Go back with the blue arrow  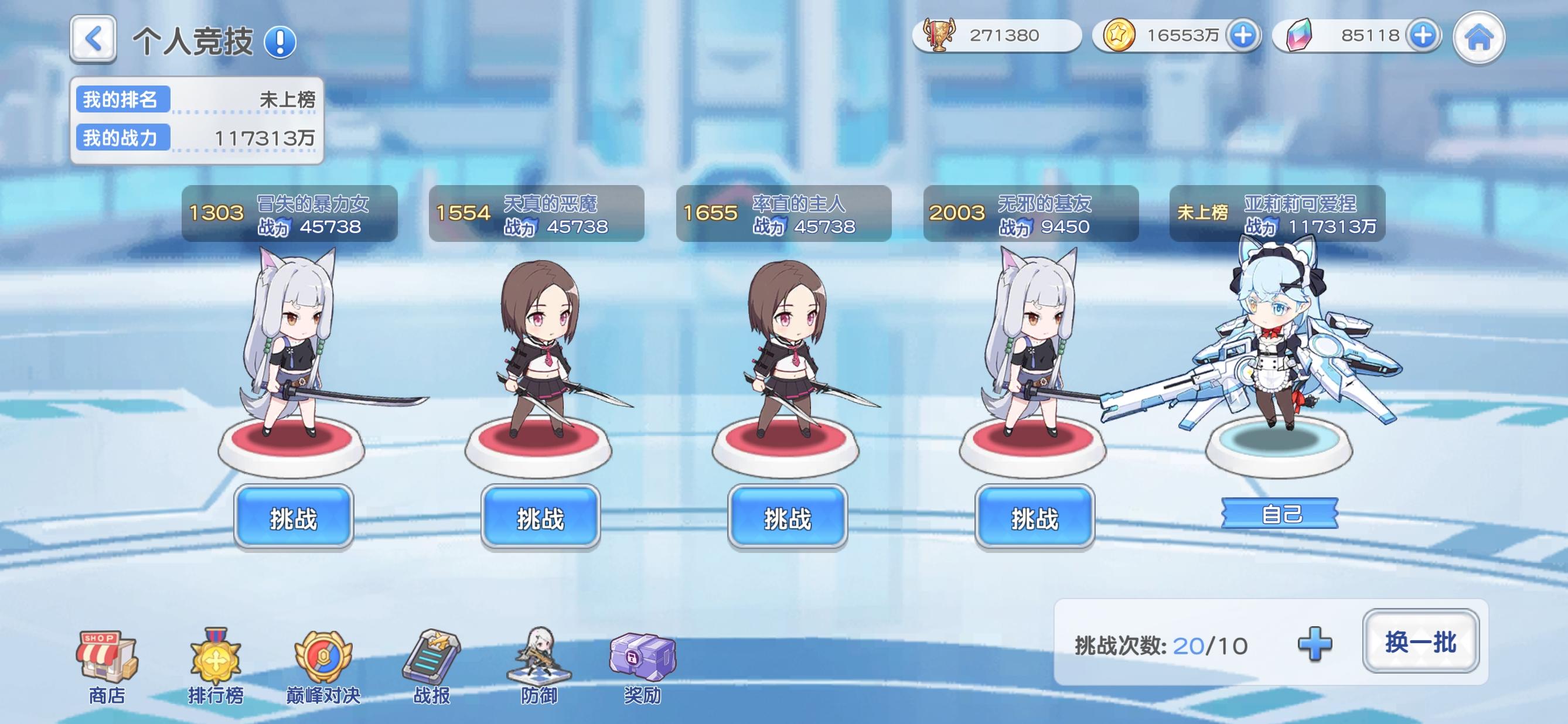click(x=94, y=37)
